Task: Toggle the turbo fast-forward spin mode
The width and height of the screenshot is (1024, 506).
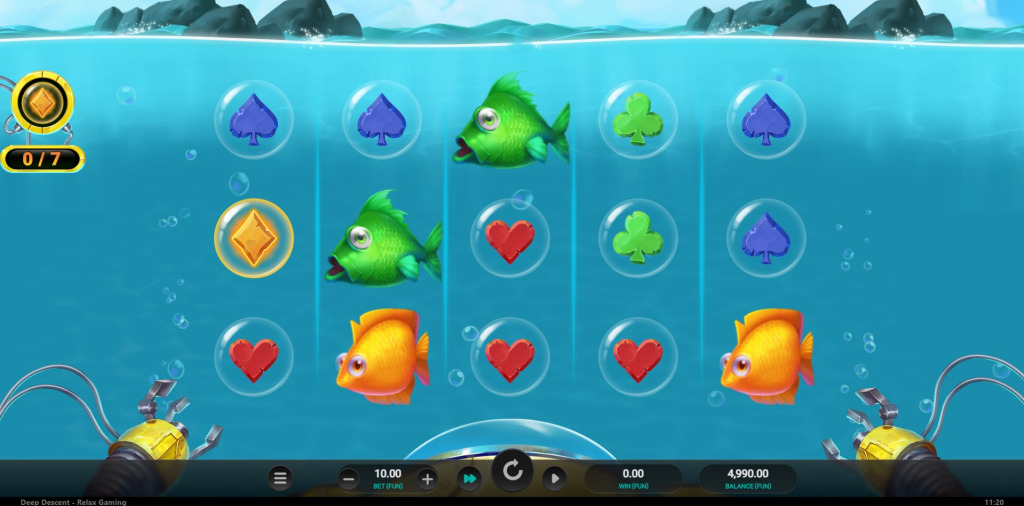Action: (469, 479)
